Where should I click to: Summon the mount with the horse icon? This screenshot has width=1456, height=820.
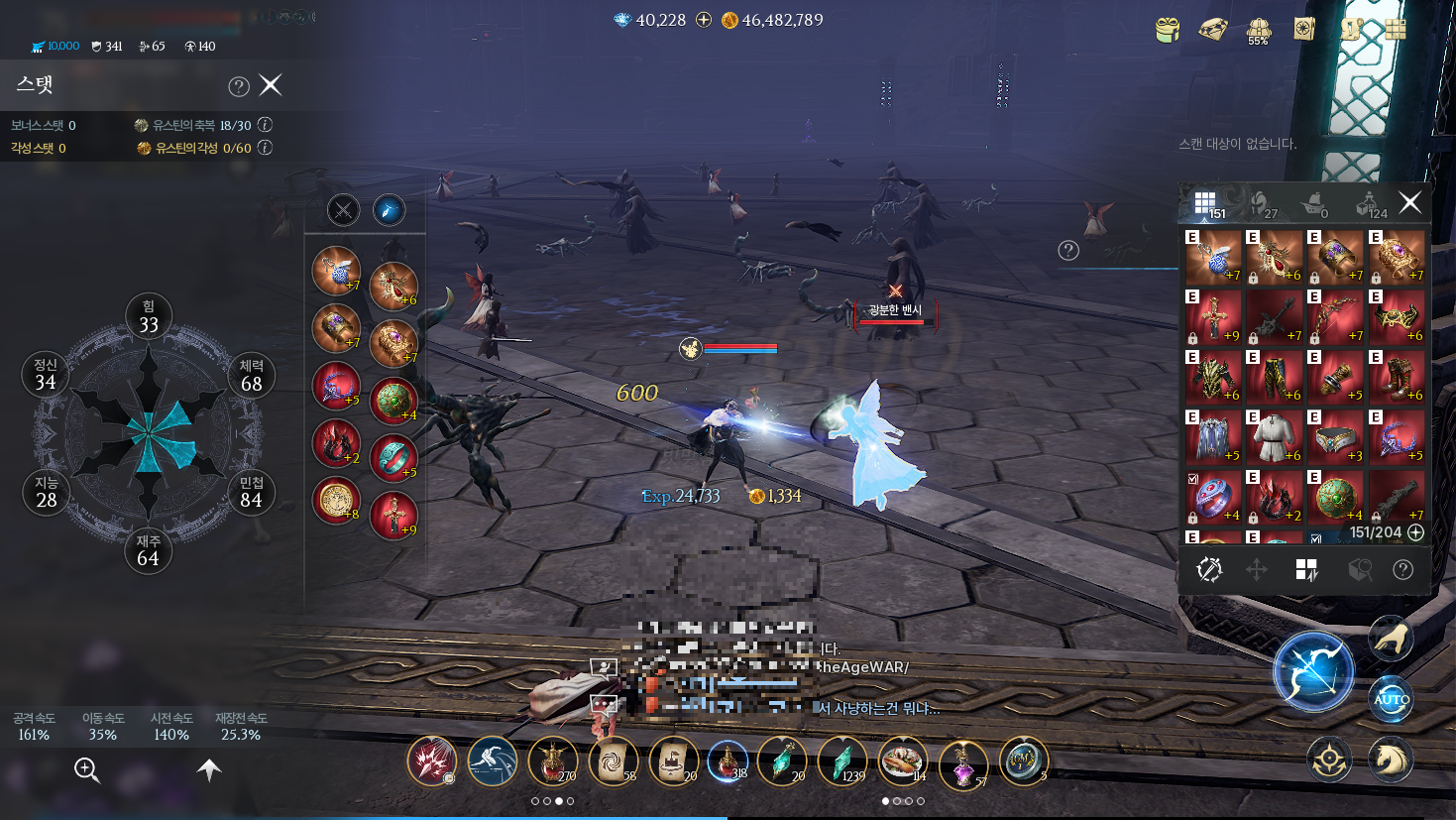coord(1390,760)
